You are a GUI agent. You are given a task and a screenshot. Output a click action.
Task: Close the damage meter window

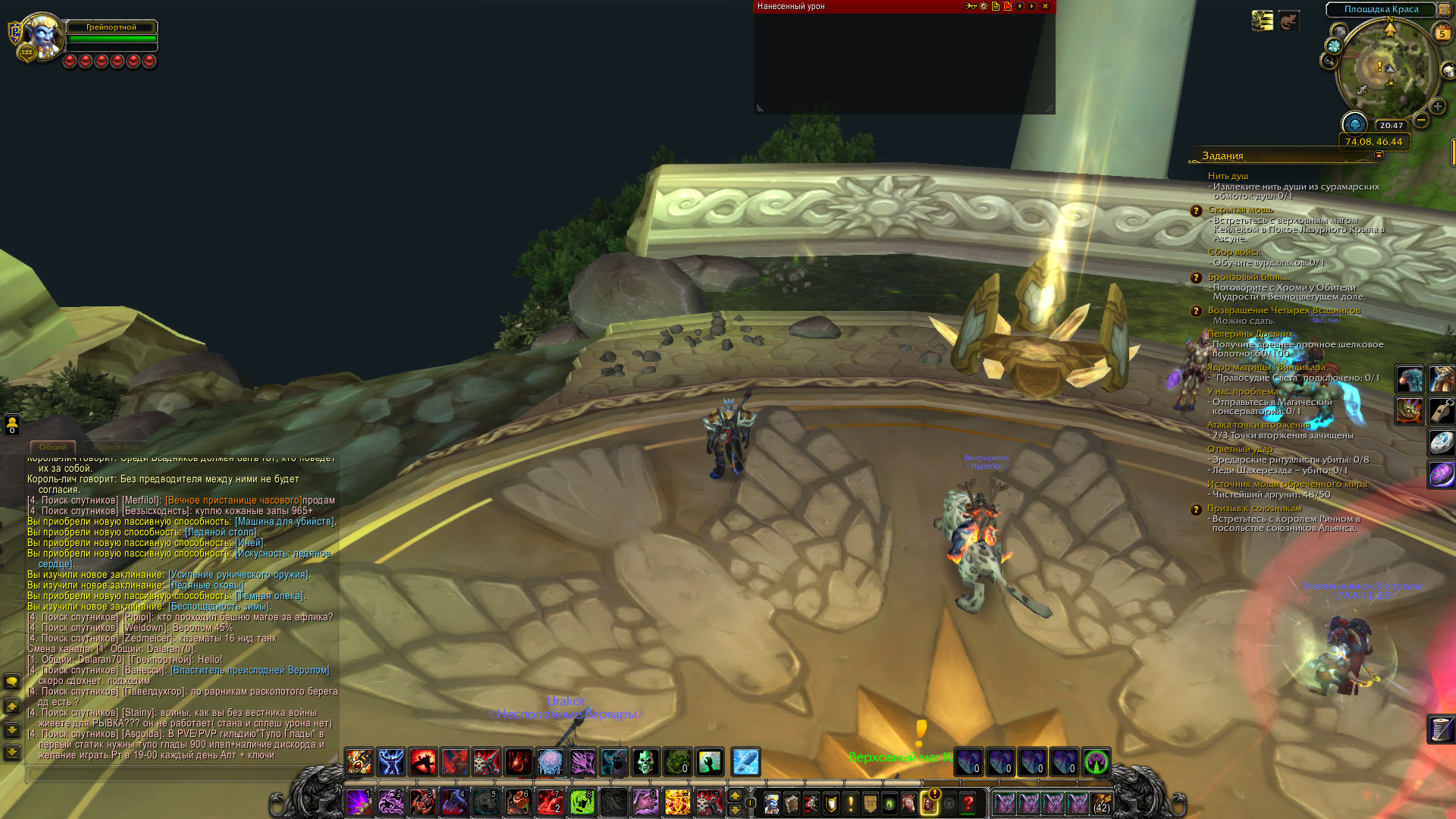1045,6
